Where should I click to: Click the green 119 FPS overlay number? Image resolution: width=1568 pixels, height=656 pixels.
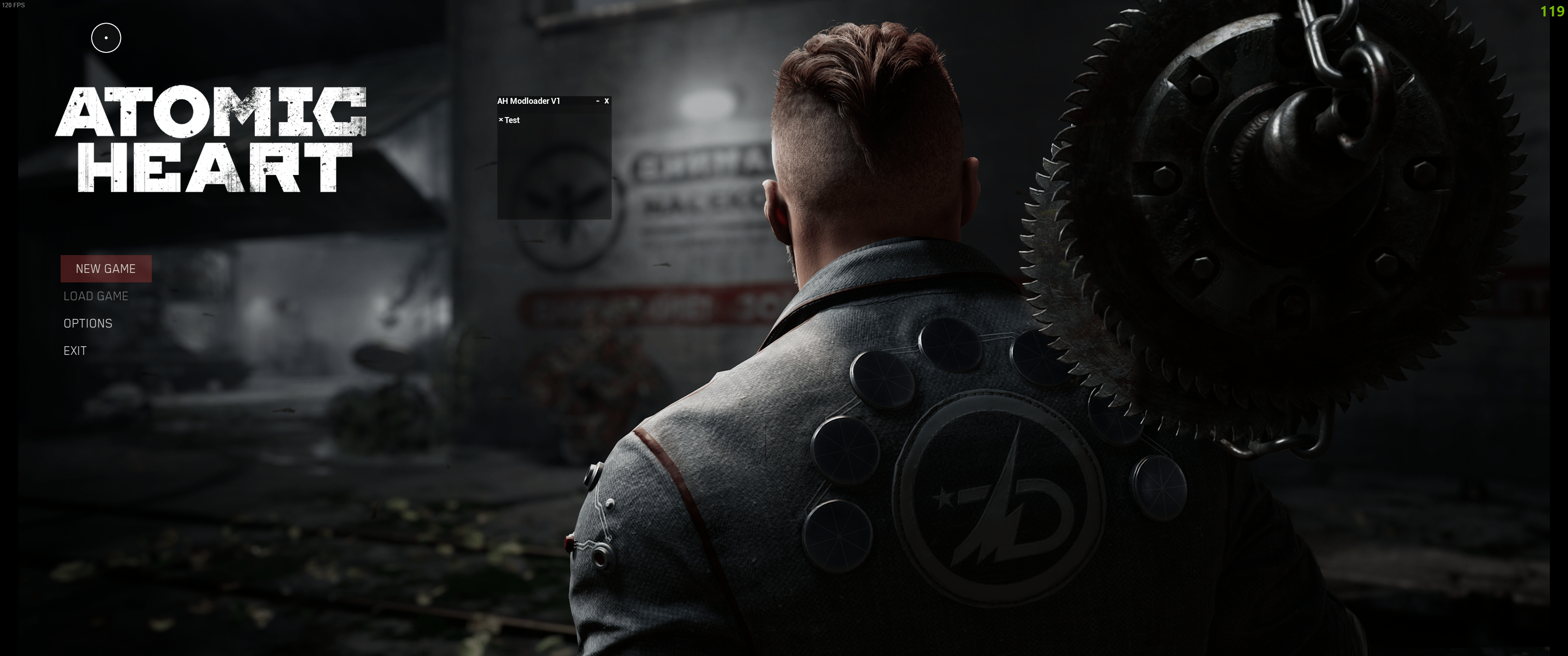[x=1553, y=11]
